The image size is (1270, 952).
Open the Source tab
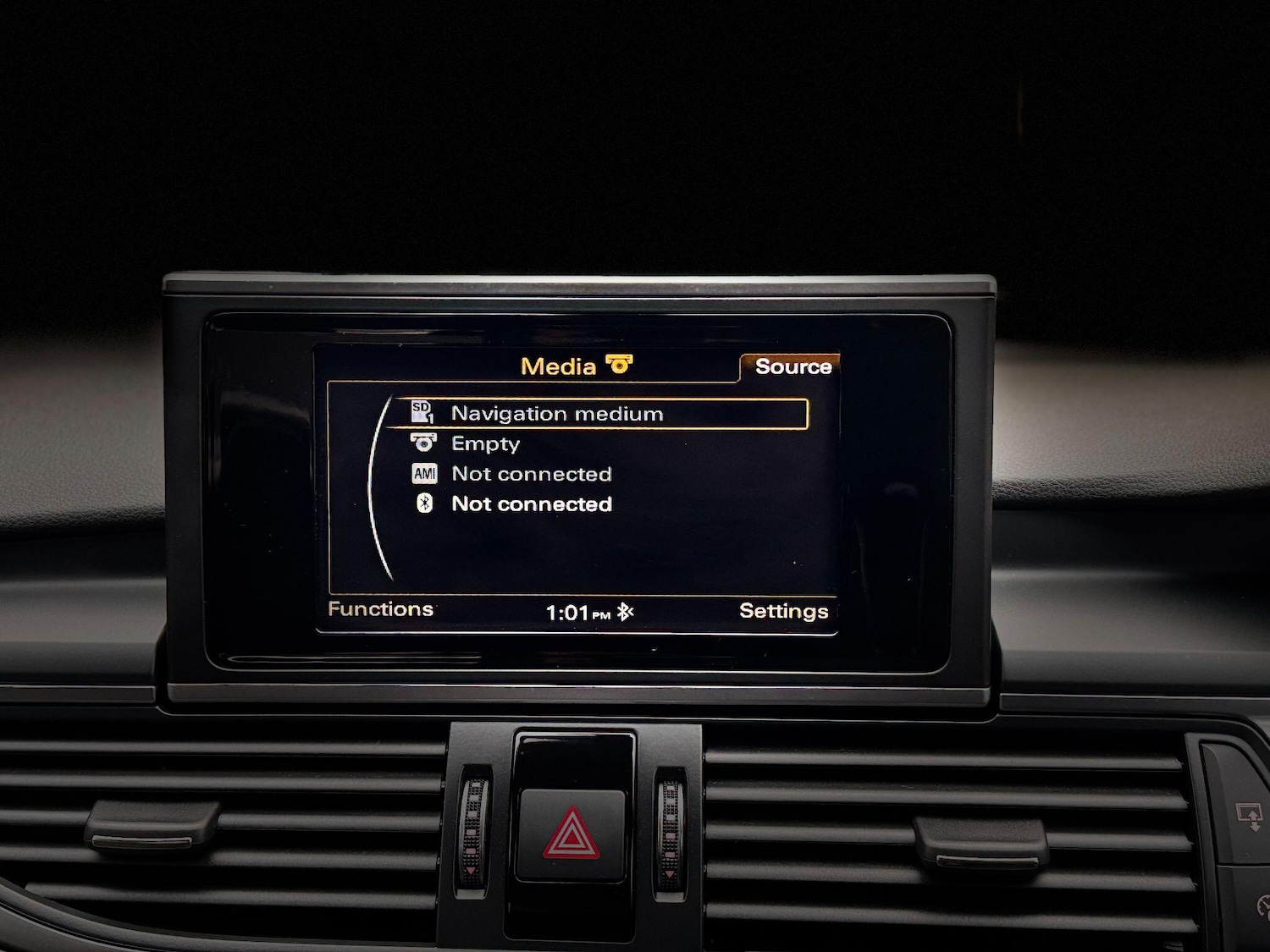click(x=792, y=366)
